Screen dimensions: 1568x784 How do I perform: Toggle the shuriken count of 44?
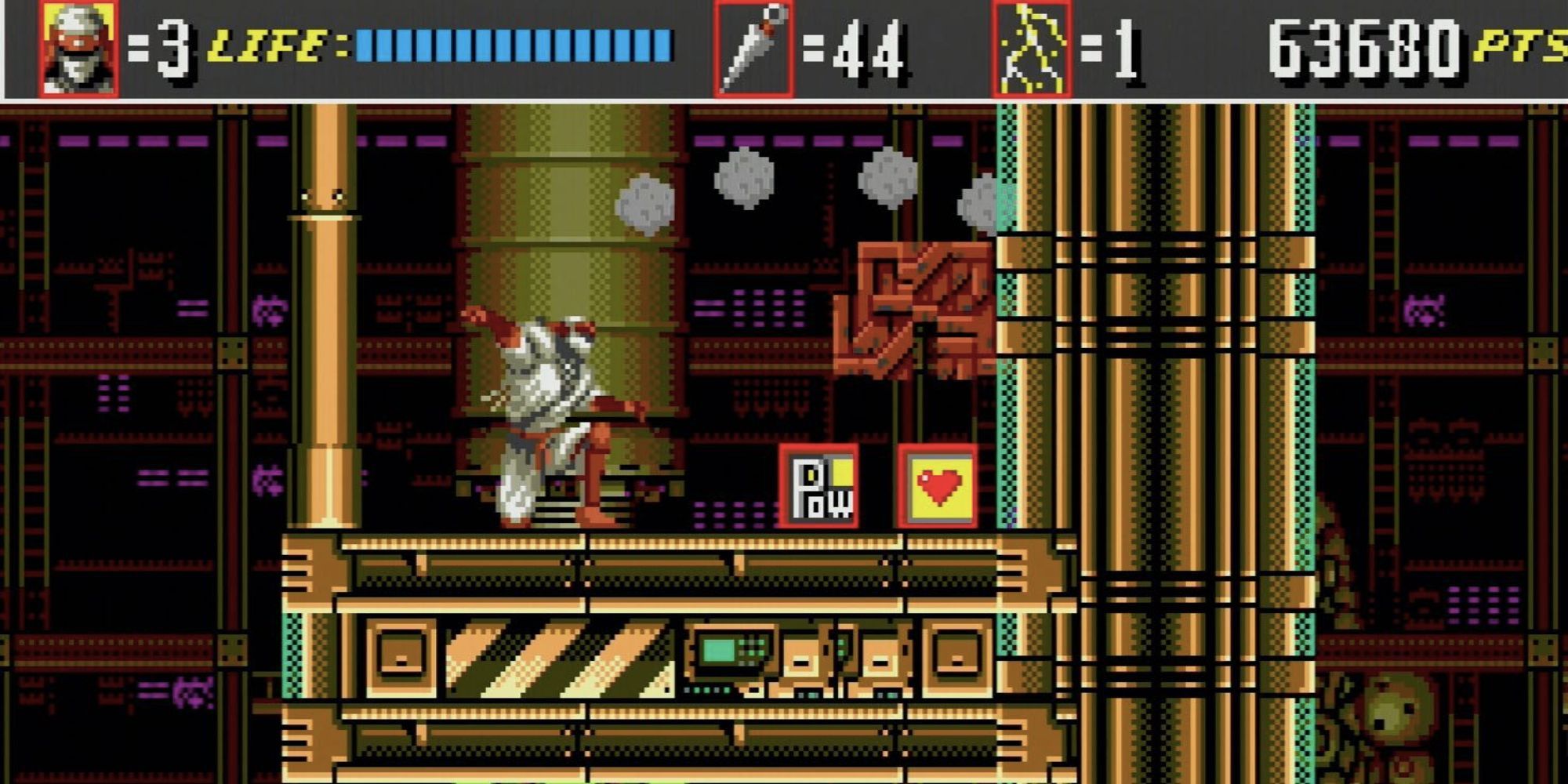click(x=866, y=49)
